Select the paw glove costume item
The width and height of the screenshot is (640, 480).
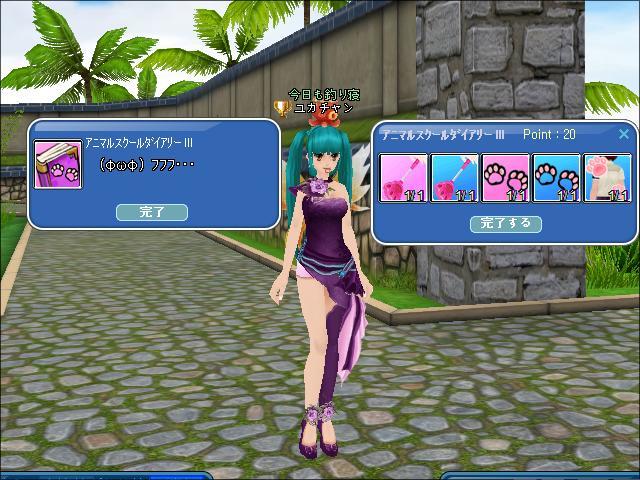tap(607, 176)
